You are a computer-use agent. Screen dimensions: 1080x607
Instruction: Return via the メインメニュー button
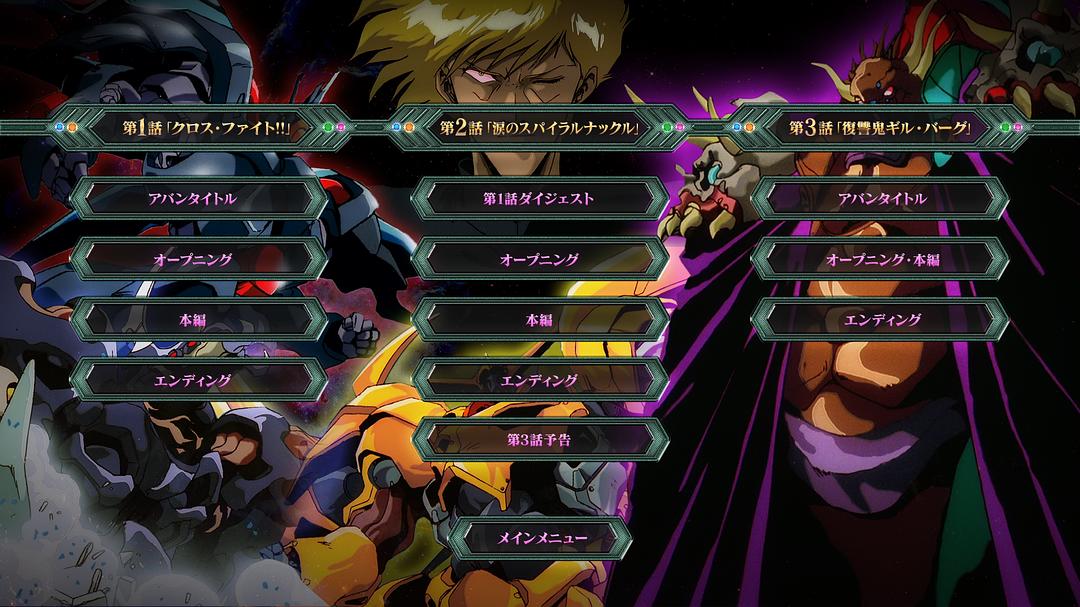[541, 538]
